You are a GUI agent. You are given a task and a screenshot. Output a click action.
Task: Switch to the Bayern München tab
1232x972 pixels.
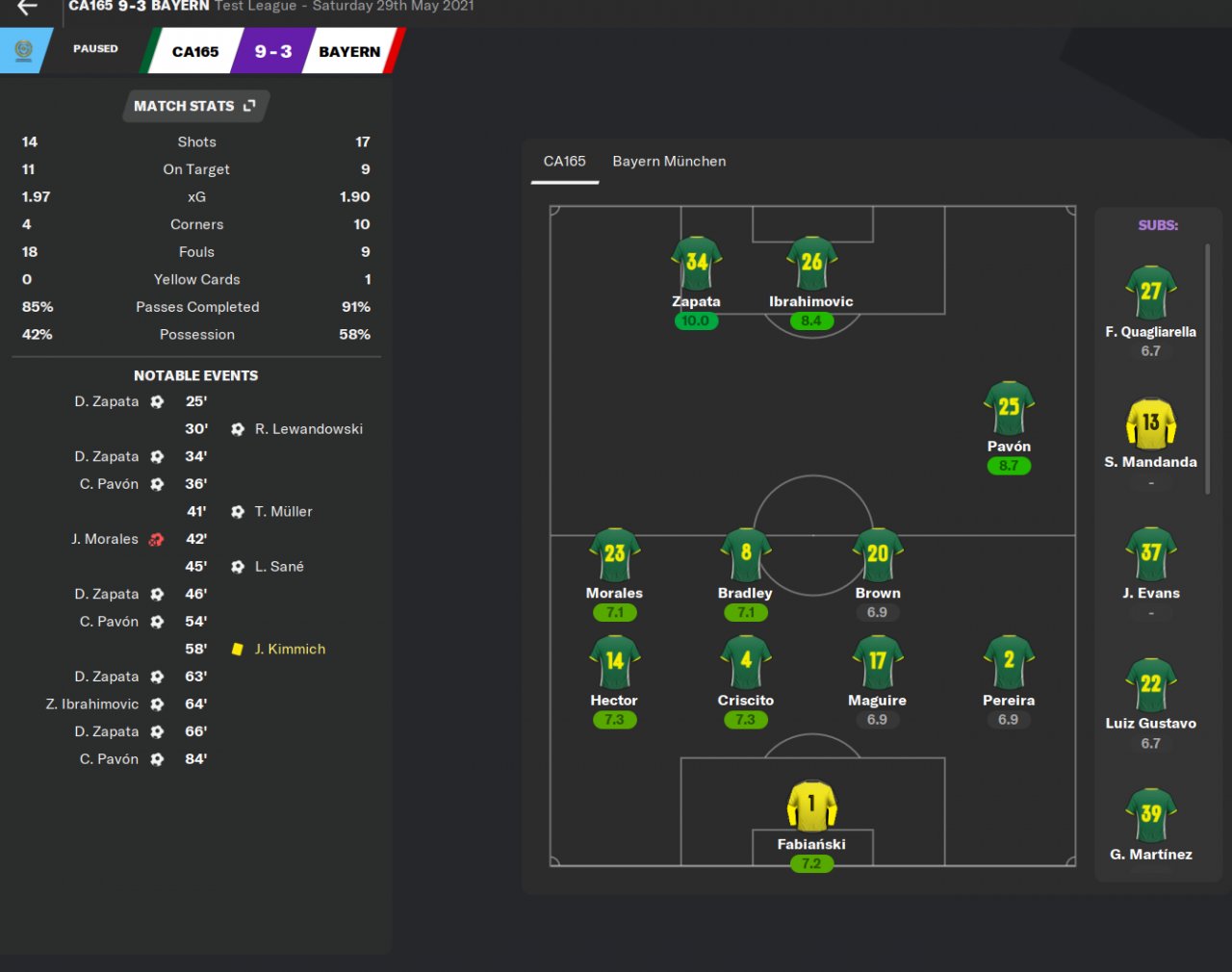point(669,162)
